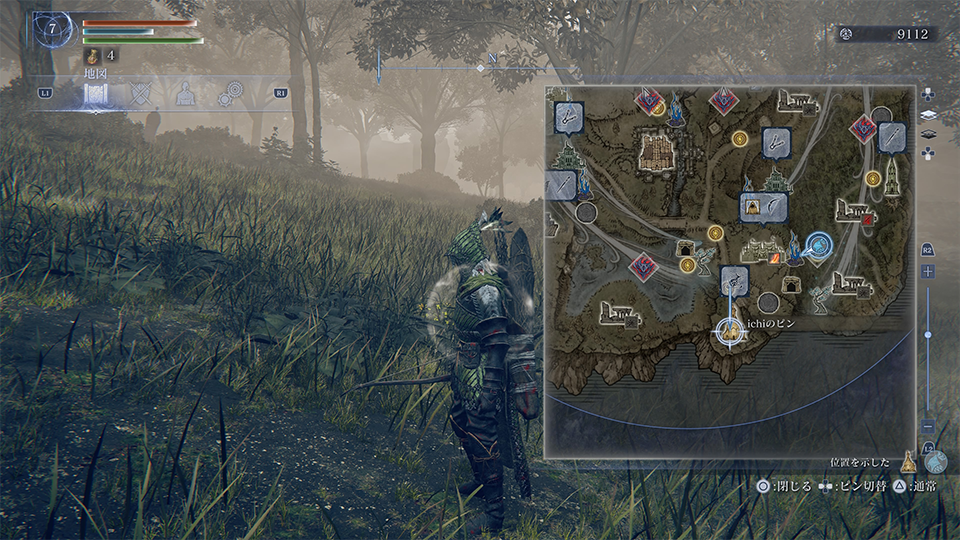This screenshot has height=540, width=960.
Task: Adjust the map zoom slider handle
Action: click(x=929, y=334)
